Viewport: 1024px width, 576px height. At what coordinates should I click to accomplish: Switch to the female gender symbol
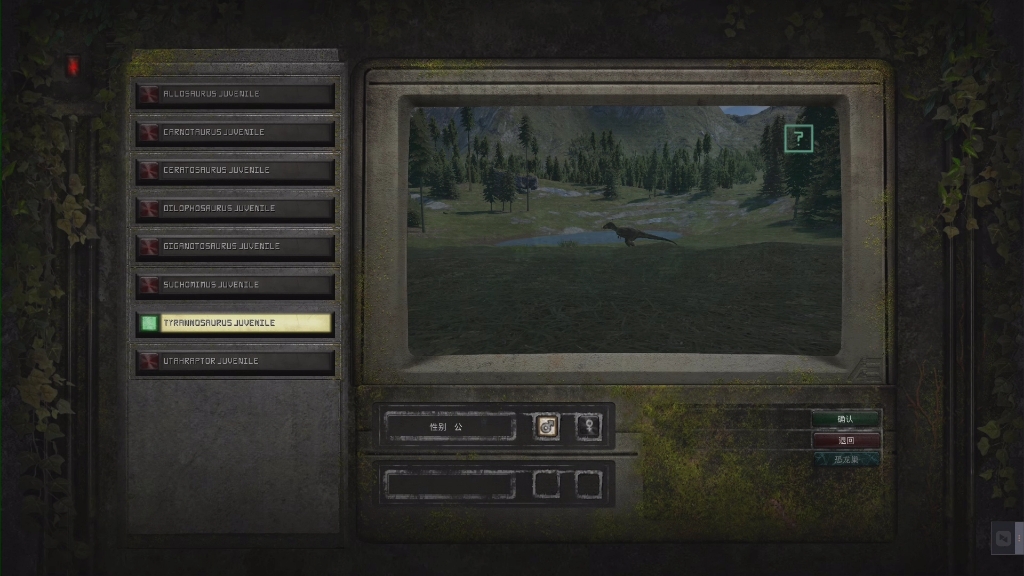589,427
